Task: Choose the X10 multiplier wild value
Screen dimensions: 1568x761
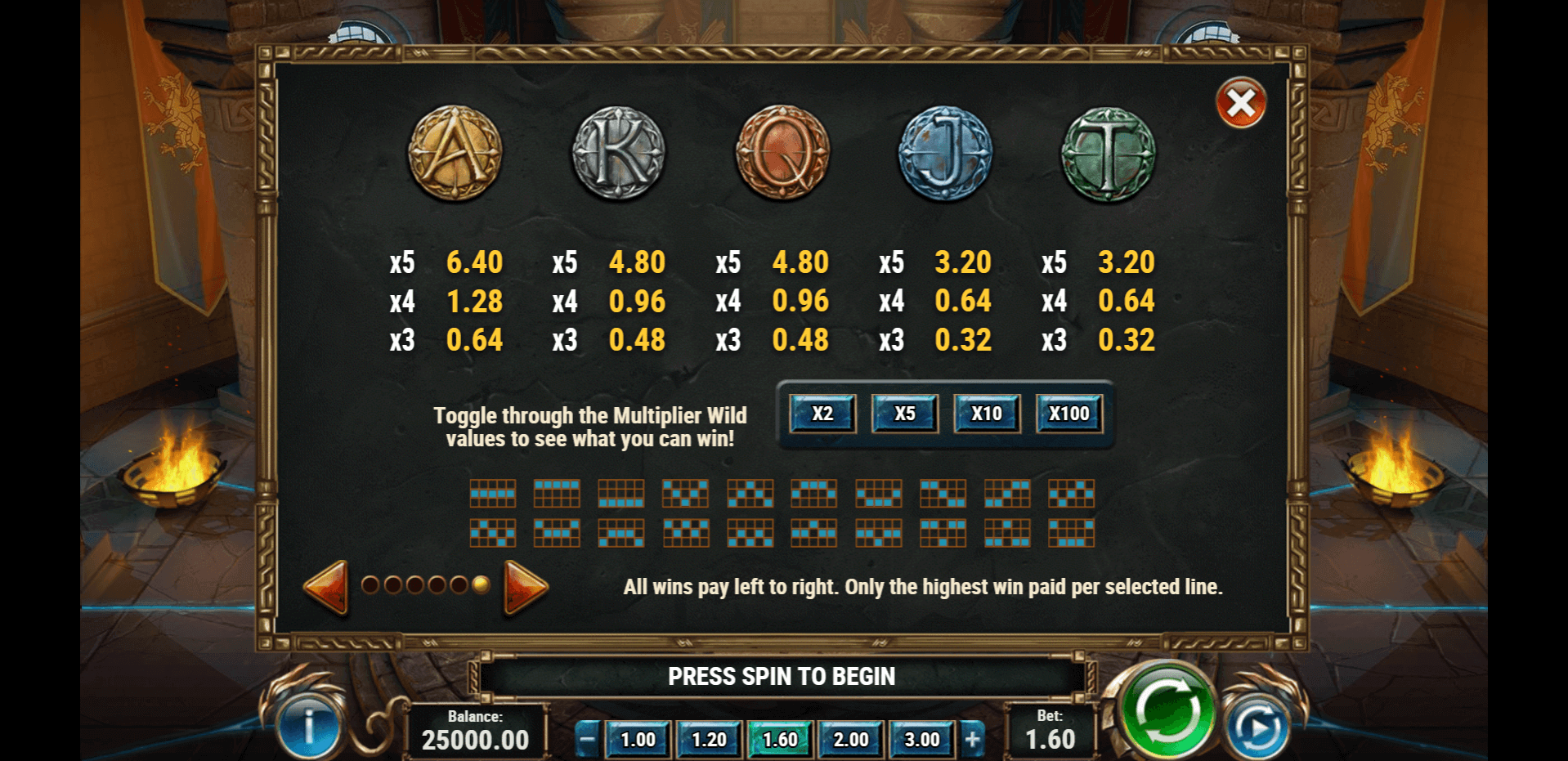Action: click(987, 414)
